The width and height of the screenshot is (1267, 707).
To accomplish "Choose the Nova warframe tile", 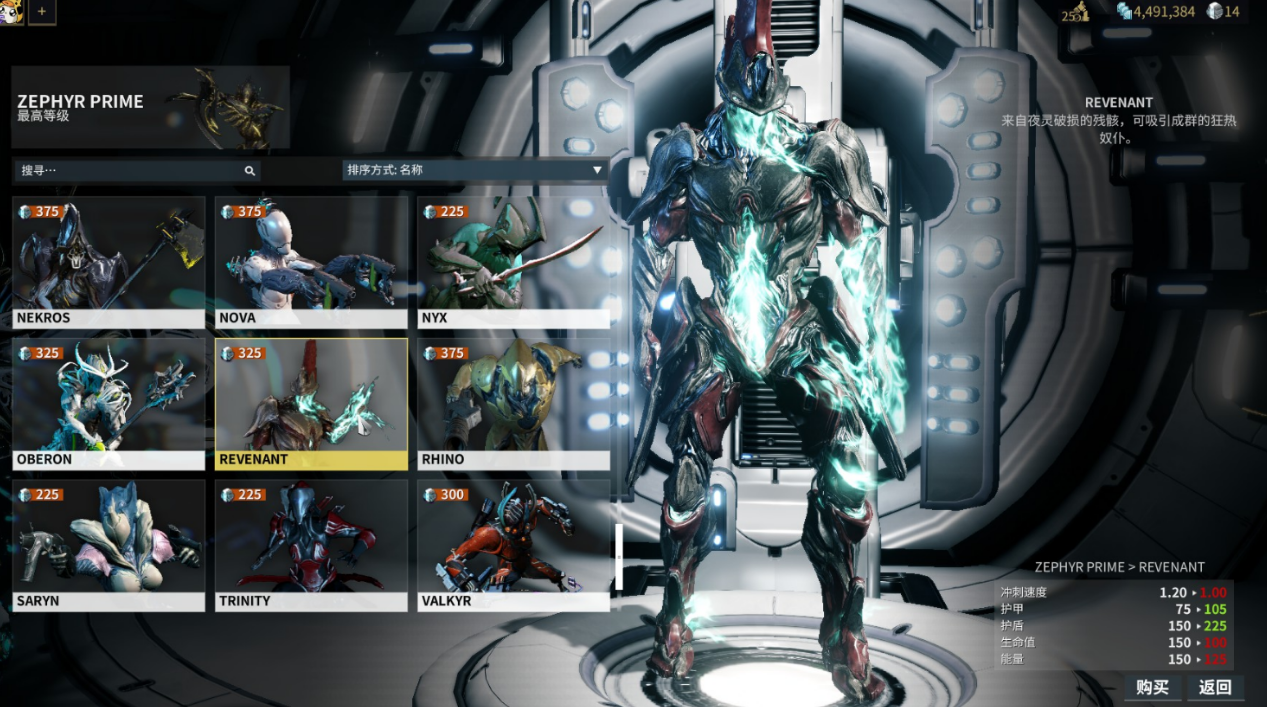I will click(311, 262).
